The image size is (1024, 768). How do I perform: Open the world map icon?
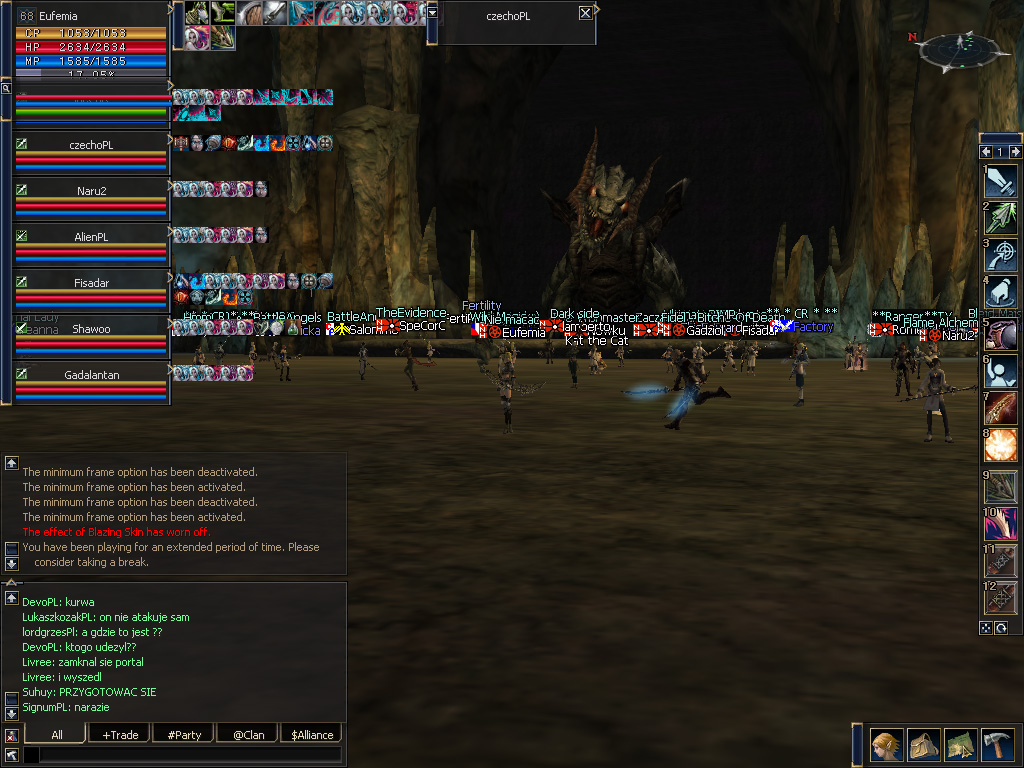960,745
